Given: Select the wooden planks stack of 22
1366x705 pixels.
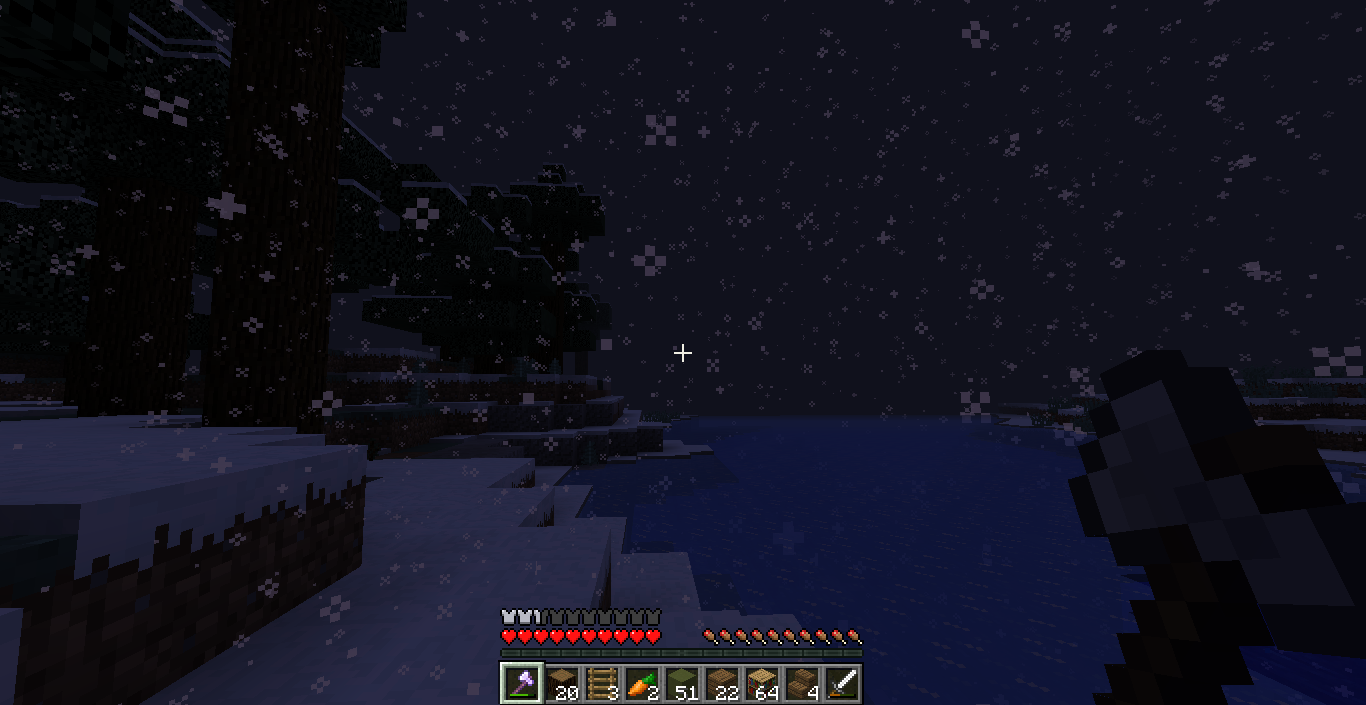Looking at the screenshot, I should click(x=722, y=683).
